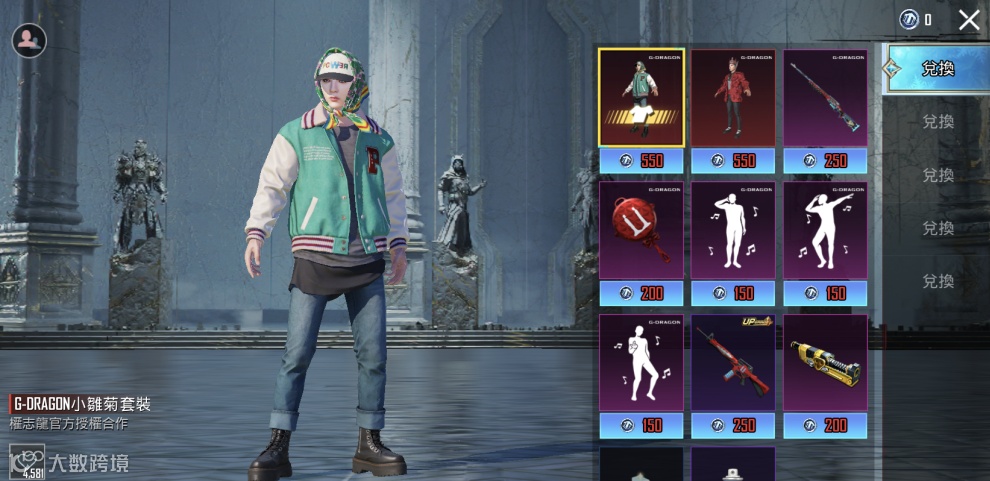
Task: Select the salute pose emote
Action: 733,231
